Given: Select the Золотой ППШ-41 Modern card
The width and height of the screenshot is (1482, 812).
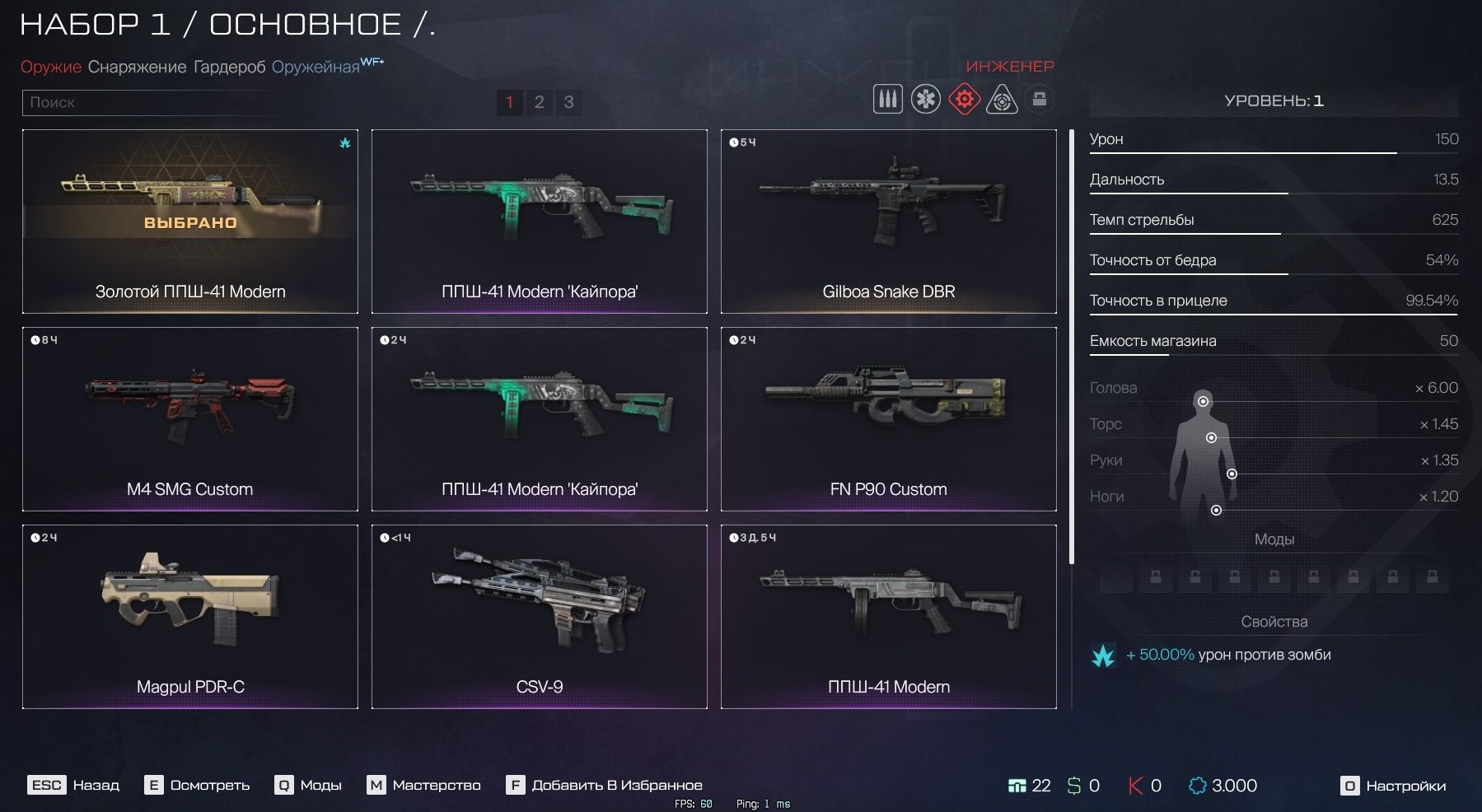Looking at the screenshot, I should click(x=190, y=221).
